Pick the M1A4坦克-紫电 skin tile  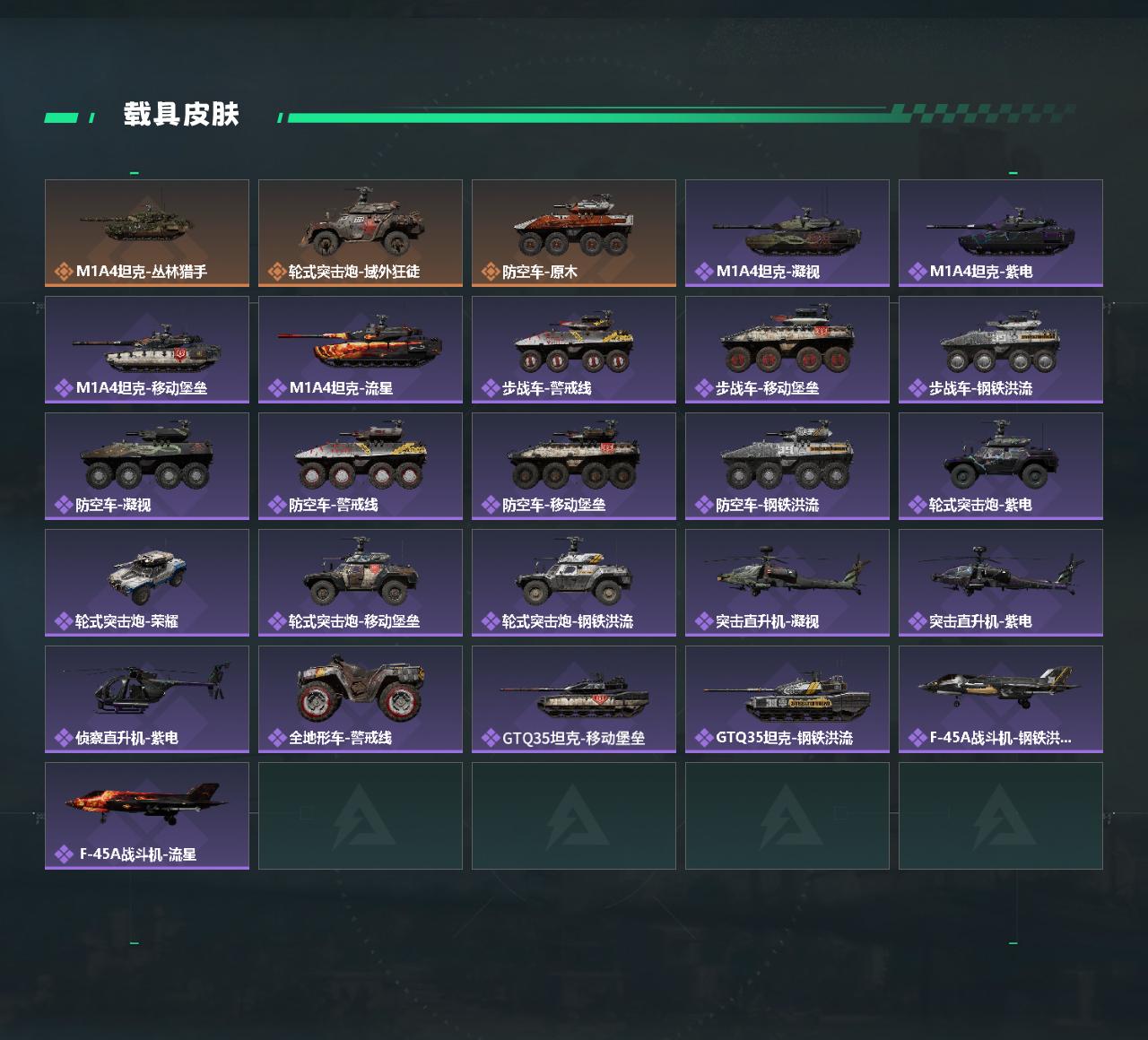pyautogui.click(x=1001, y=233)
